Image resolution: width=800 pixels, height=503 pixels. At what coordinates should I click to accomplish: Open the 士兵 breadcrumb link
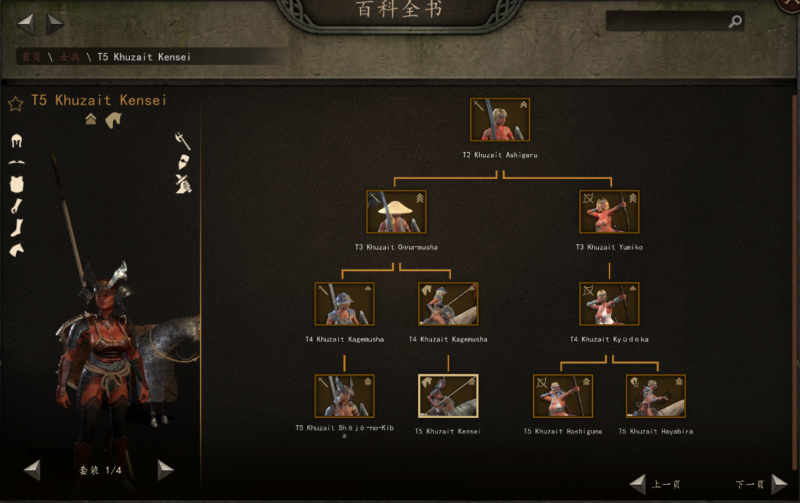68,57
